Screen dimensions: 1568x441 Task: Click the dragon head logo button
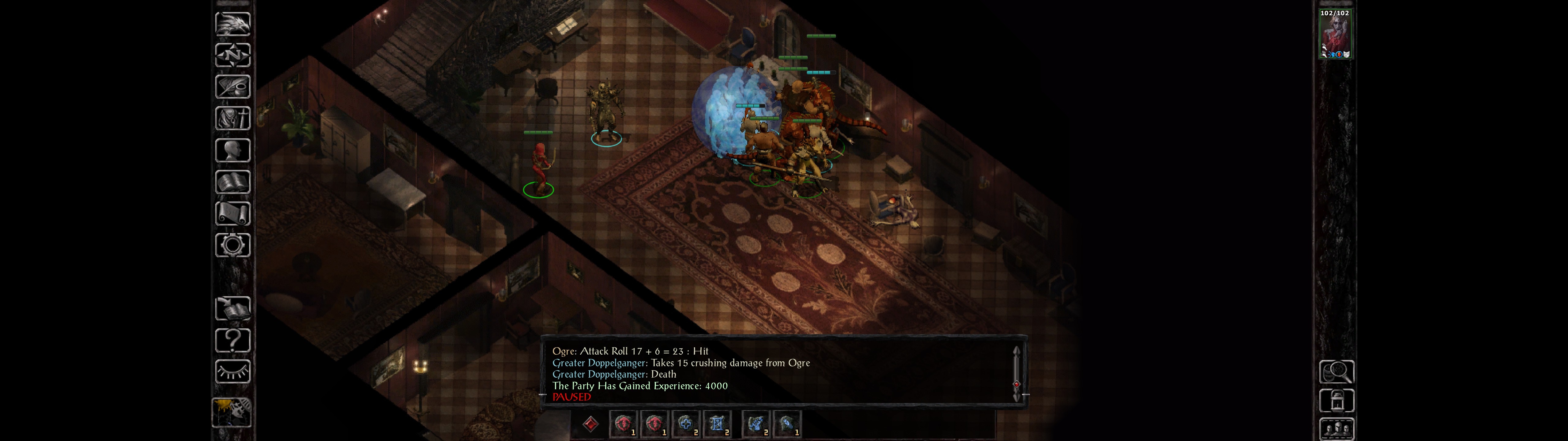click(x=232, y=24)
